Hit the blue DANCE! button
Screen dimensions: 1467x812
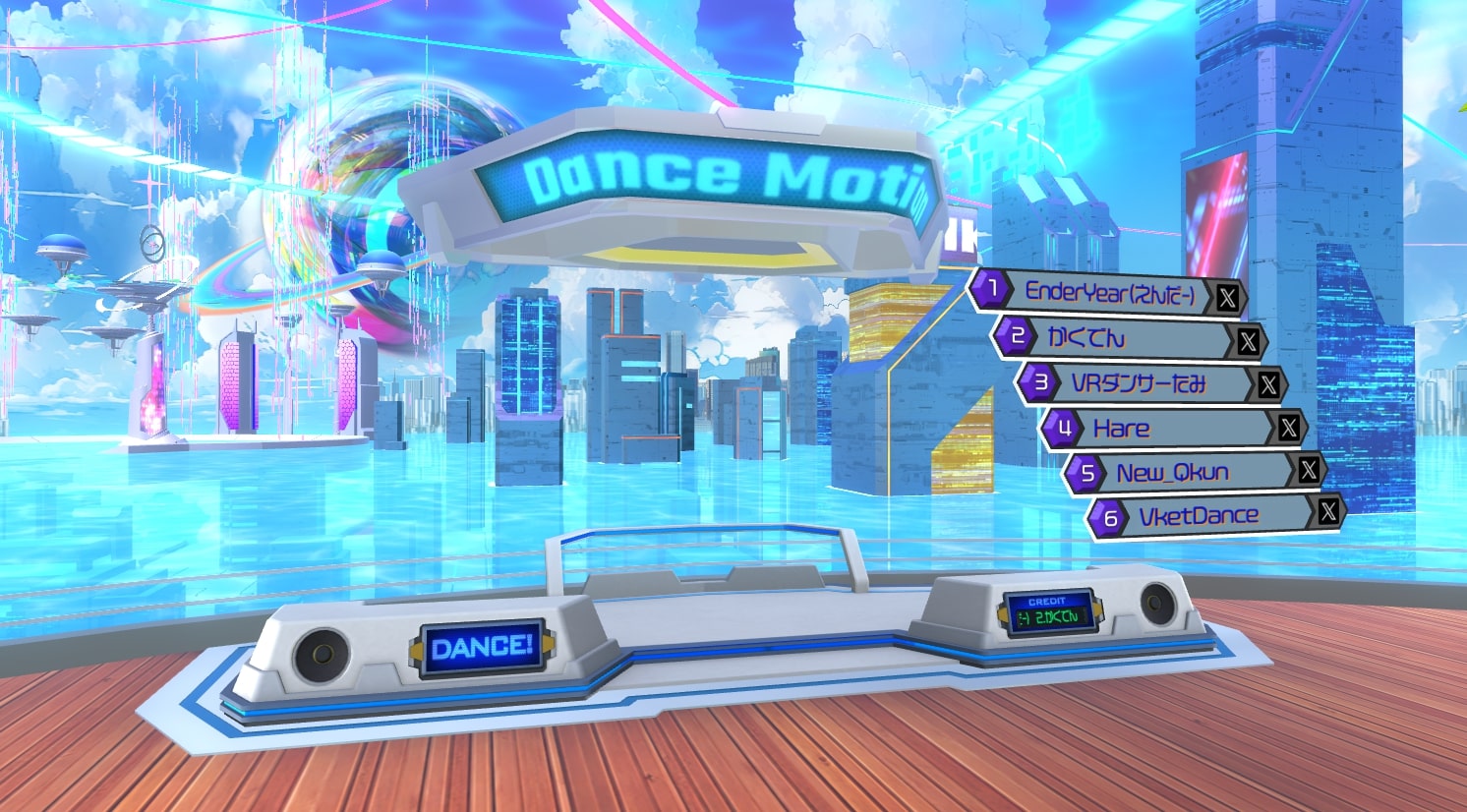[x=481, y=648]
